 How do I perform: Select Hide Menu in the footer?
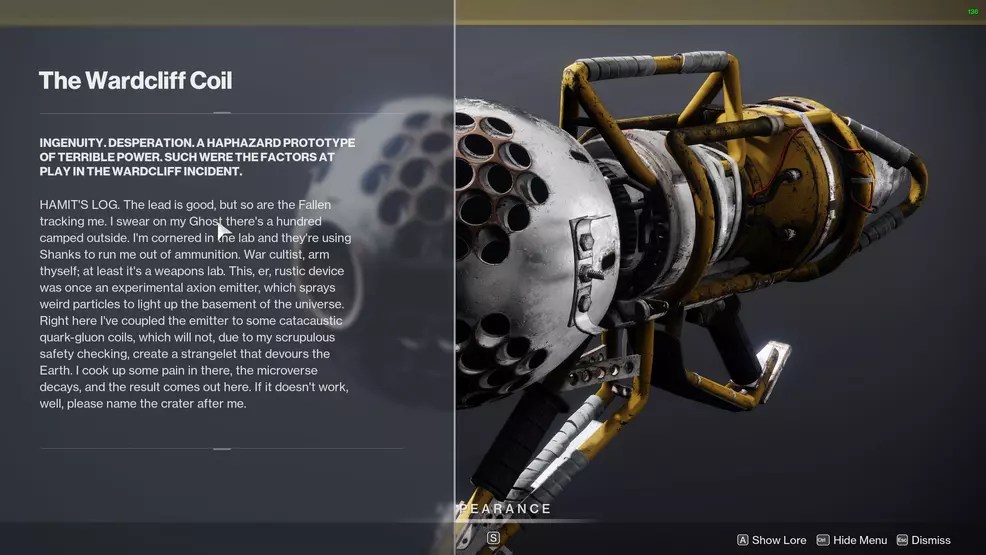click(852, 540)
